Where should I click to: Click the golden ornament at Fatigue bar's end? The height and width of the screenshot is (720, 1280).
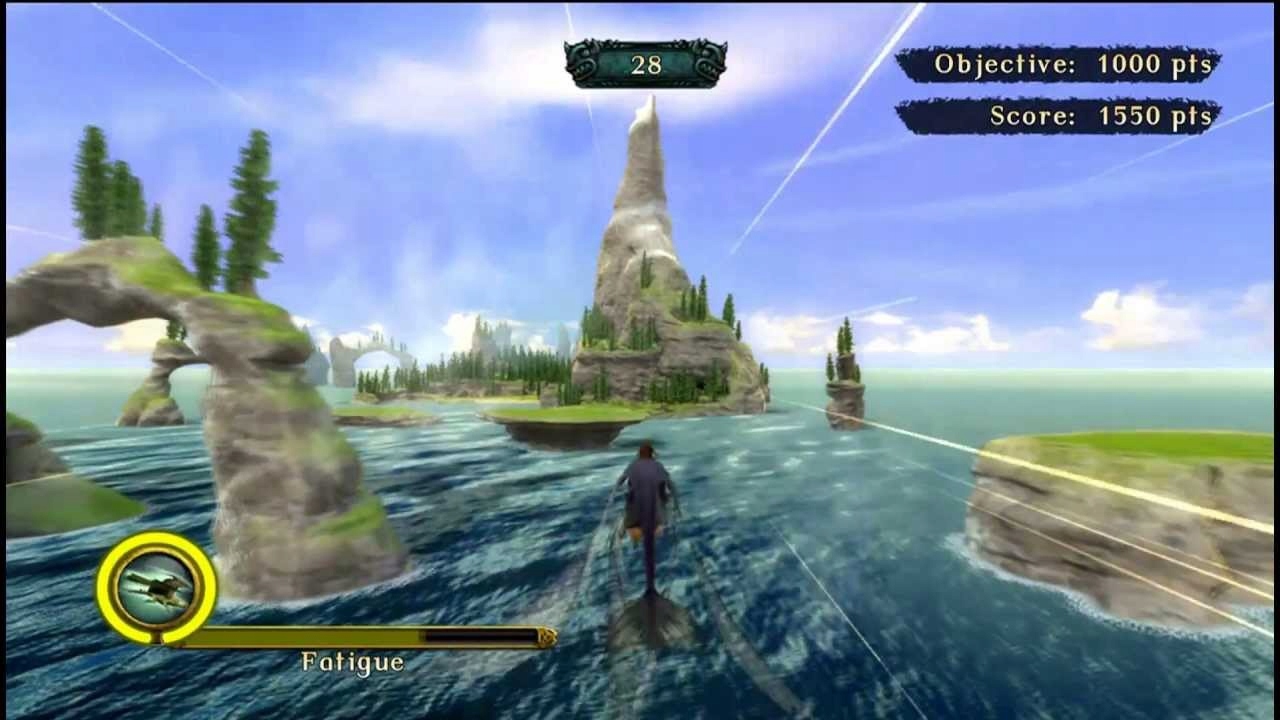pyautogui.click(x=545, y=634)
